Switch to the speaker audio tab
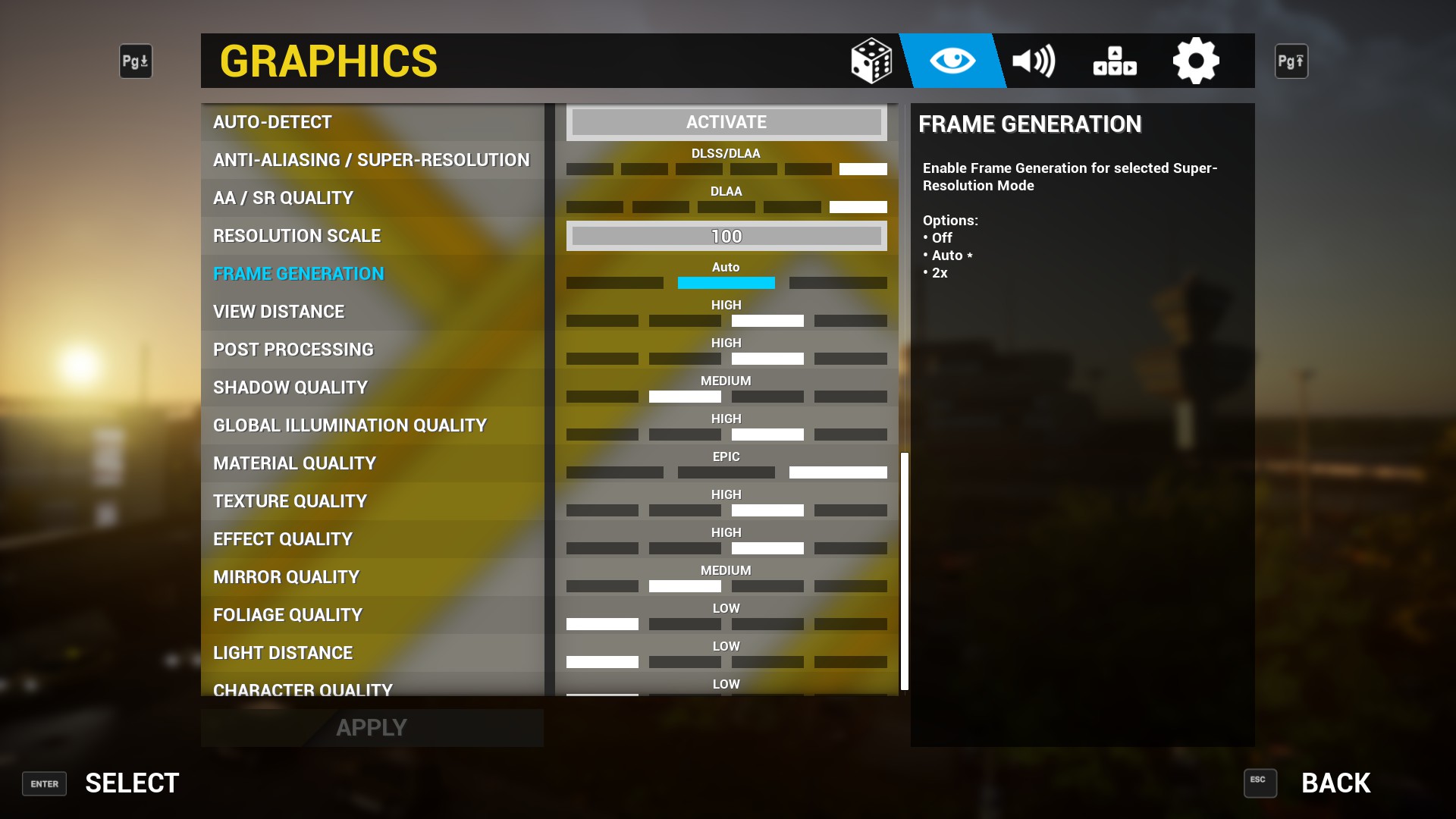This screenshot has width=1456, height=819. 1033,61
